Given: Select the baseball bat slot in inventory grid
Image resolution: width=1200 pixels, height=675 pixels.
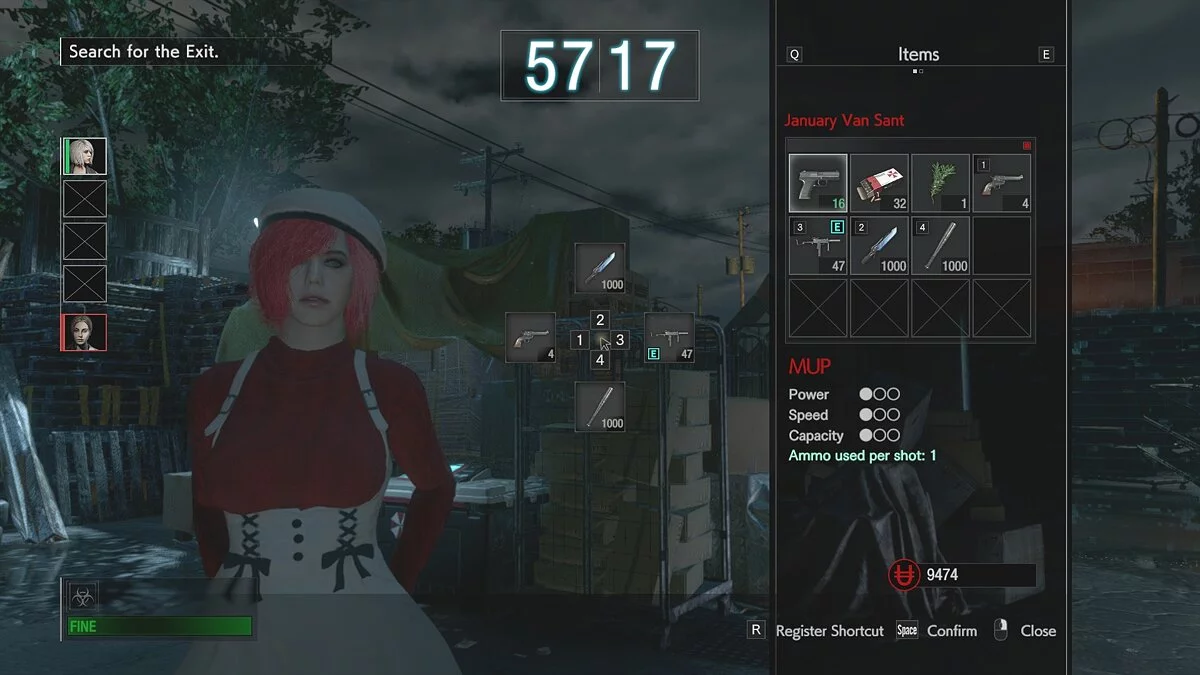Looking at the screenshot, I should click(x=940, y=246).
